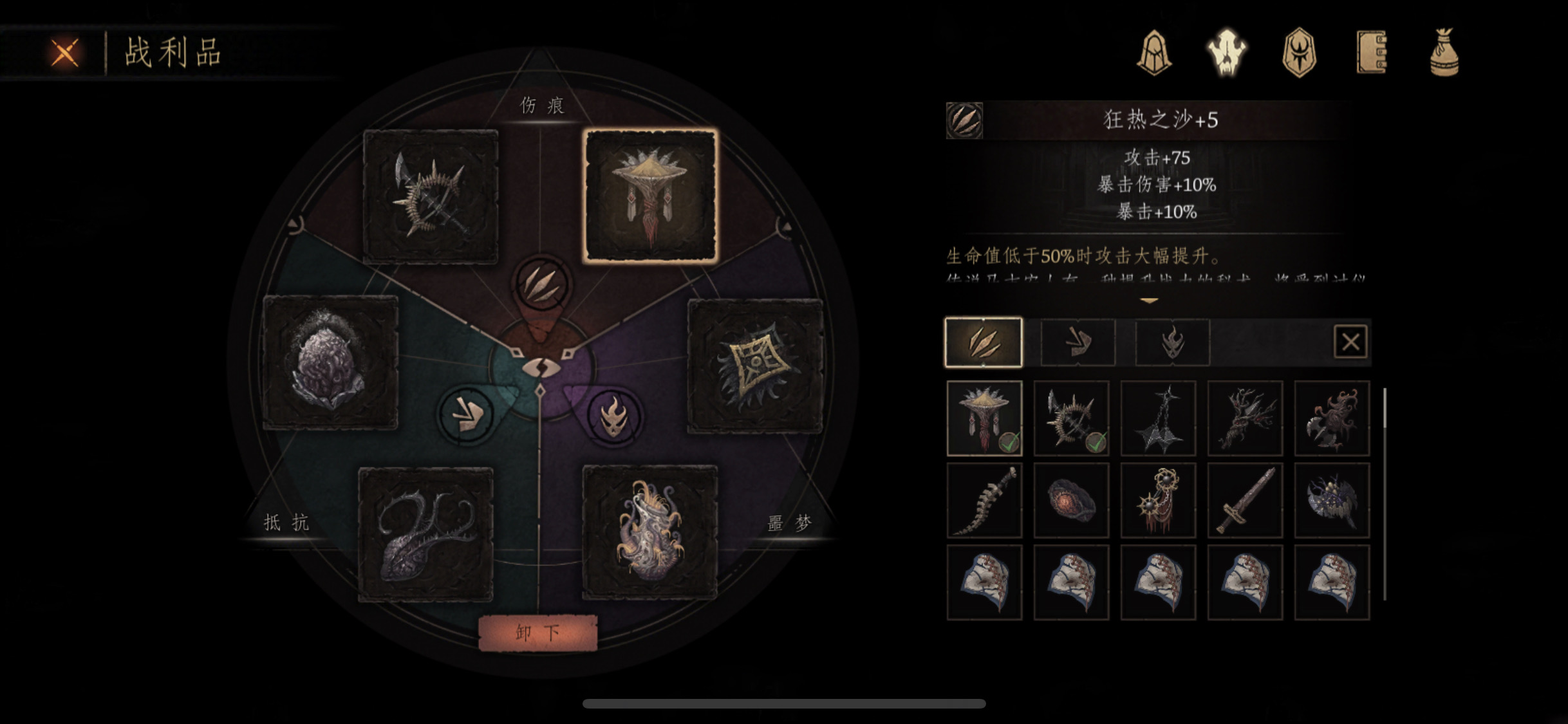The width and height of the screenshot is (1568, 724).
Task: Expand the trophy description arrow
Action: click(1149, 301)
